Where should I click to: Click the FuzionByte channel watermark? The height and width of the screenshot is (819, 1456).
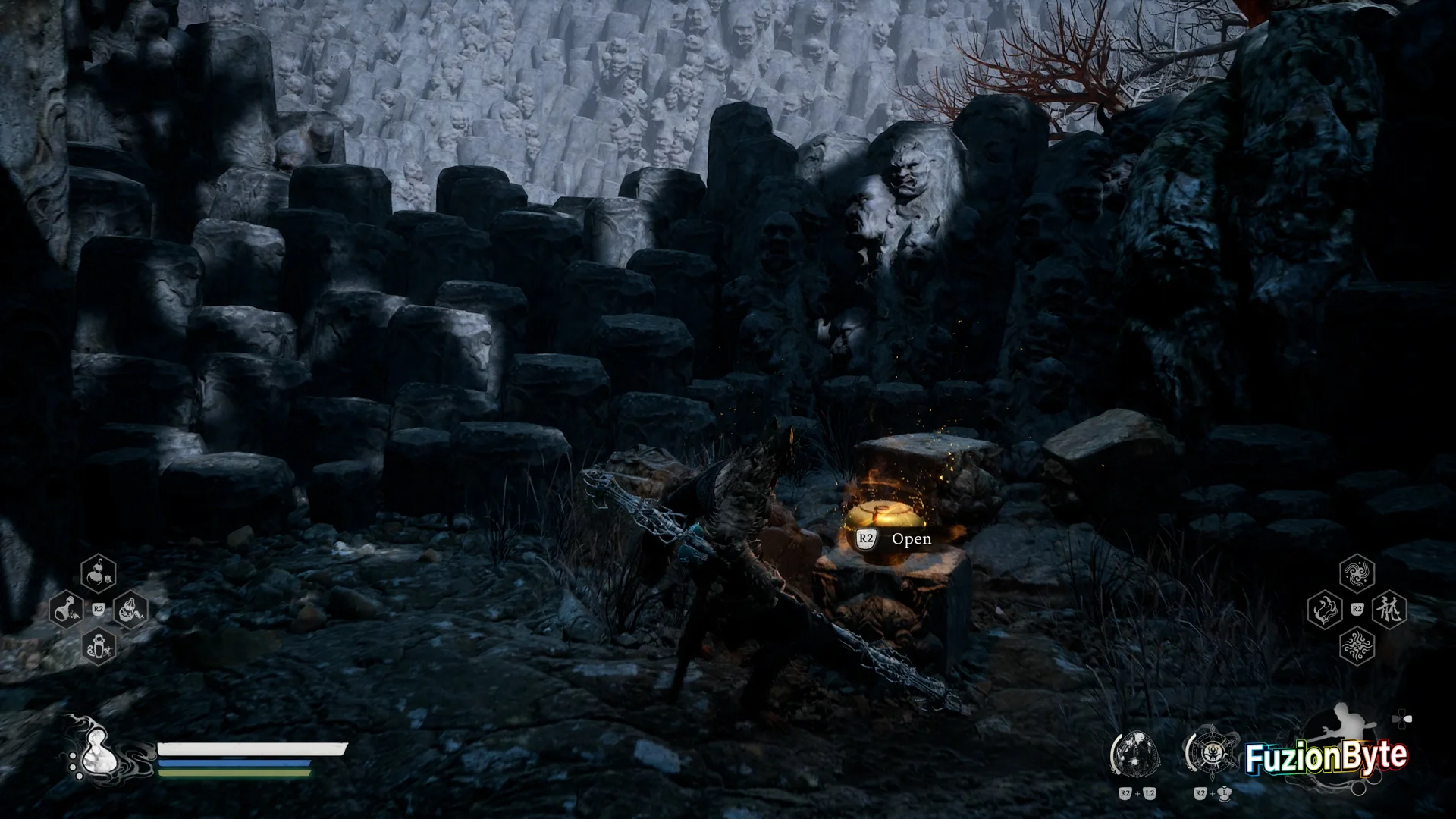pos(1326,757)
